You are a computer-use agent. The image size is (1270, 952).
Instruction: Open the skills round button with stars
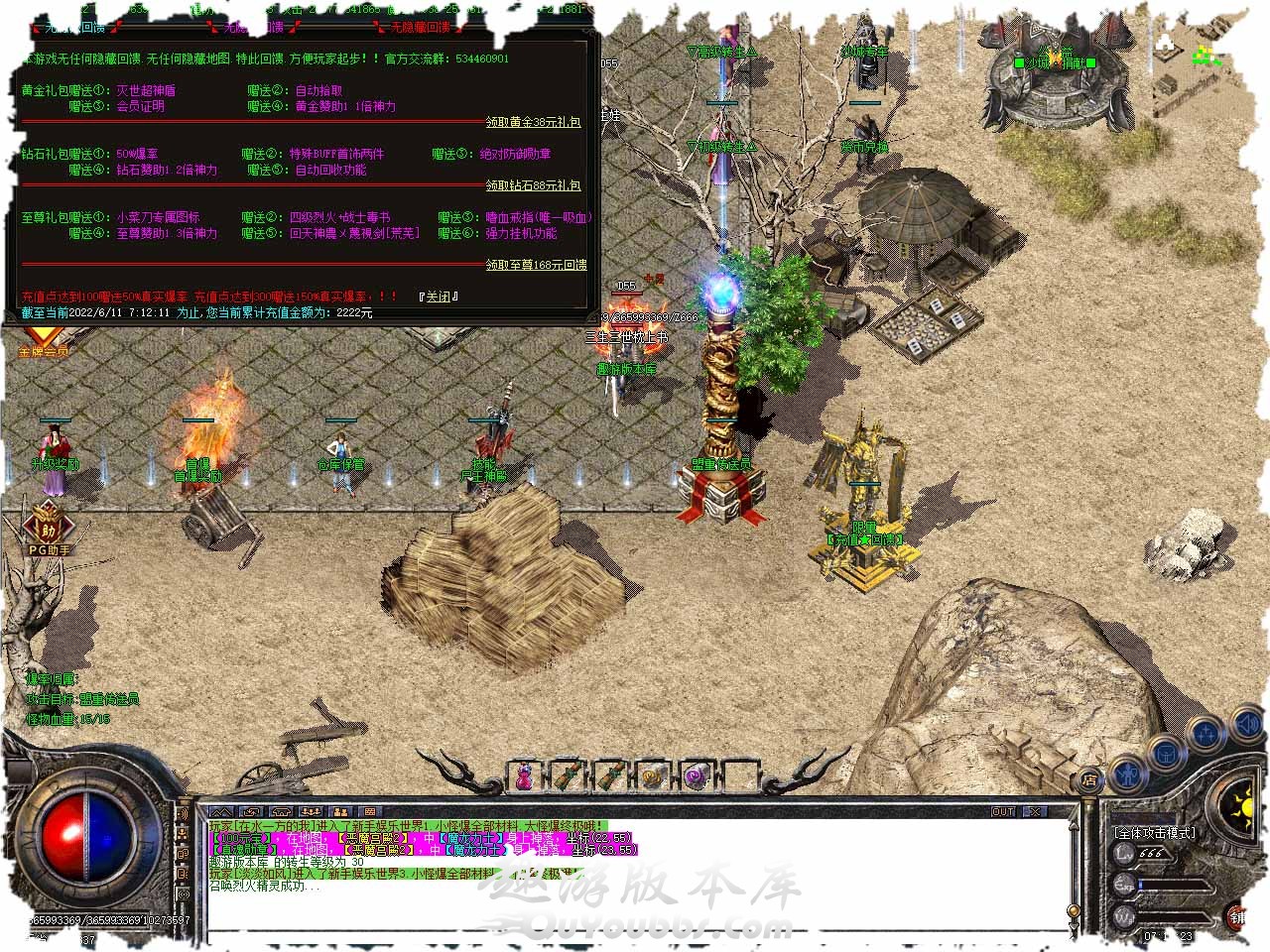[x=1206, y=735]
